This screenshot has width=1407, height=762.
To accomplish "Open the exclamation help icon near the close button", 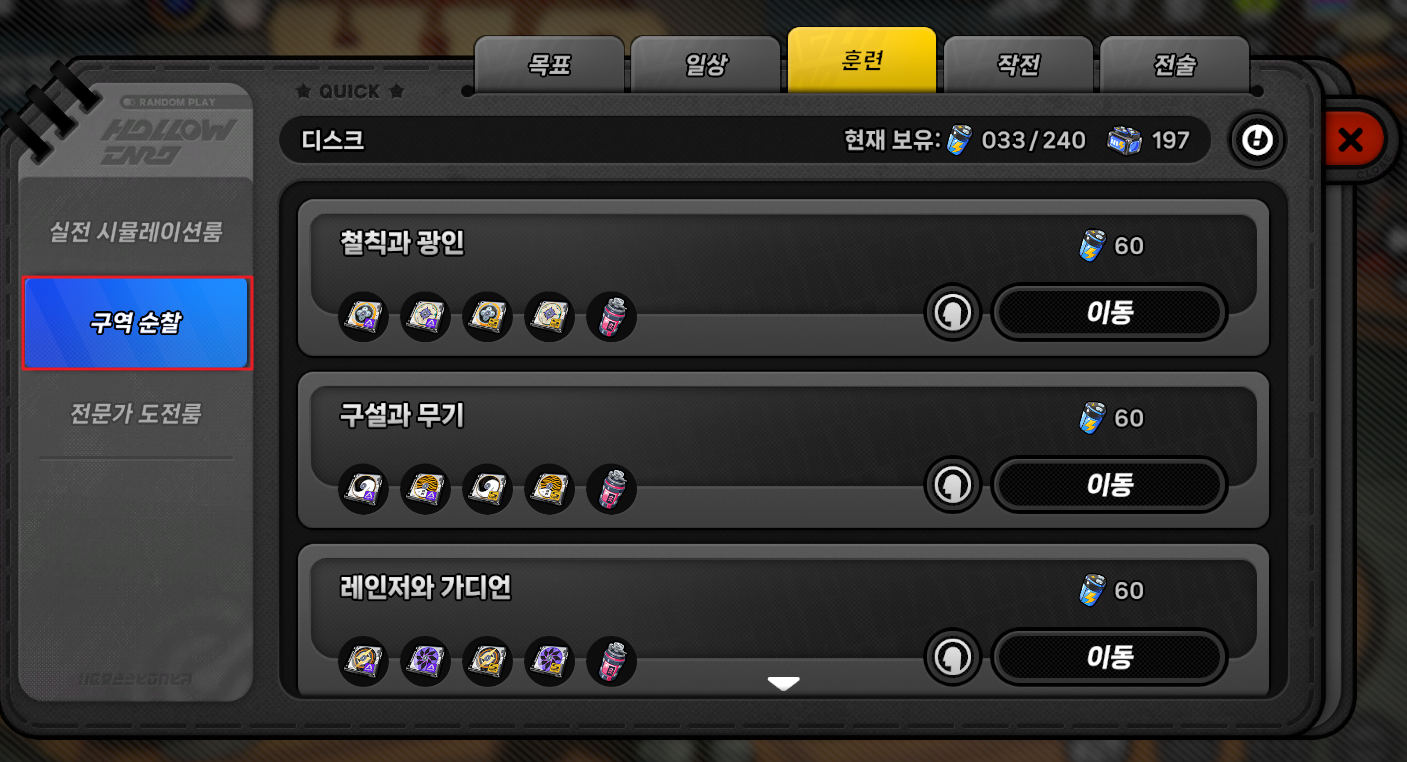I will pos(1257,140).
